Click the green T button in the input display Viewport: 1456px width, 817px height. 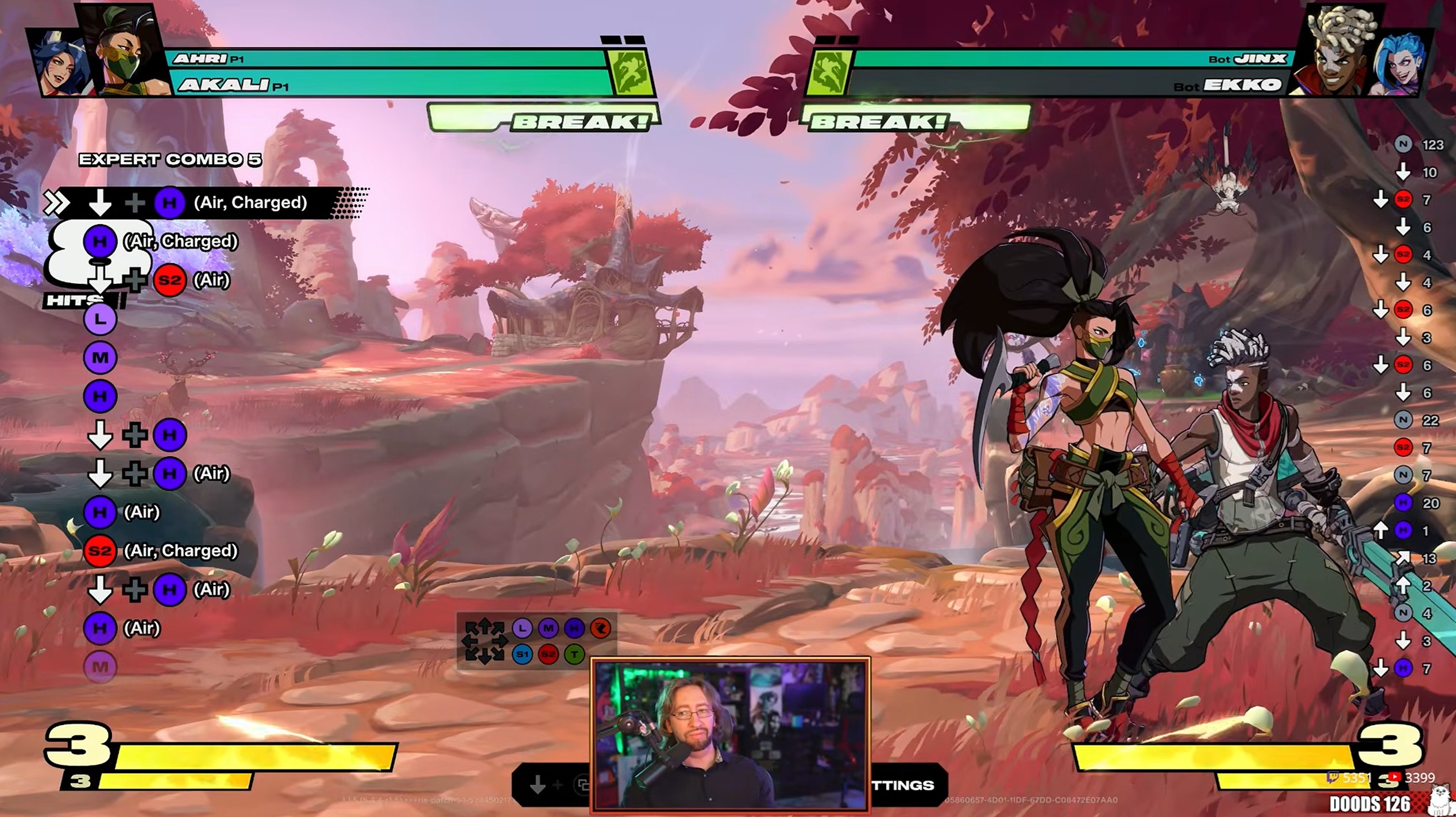click(574, 654)
